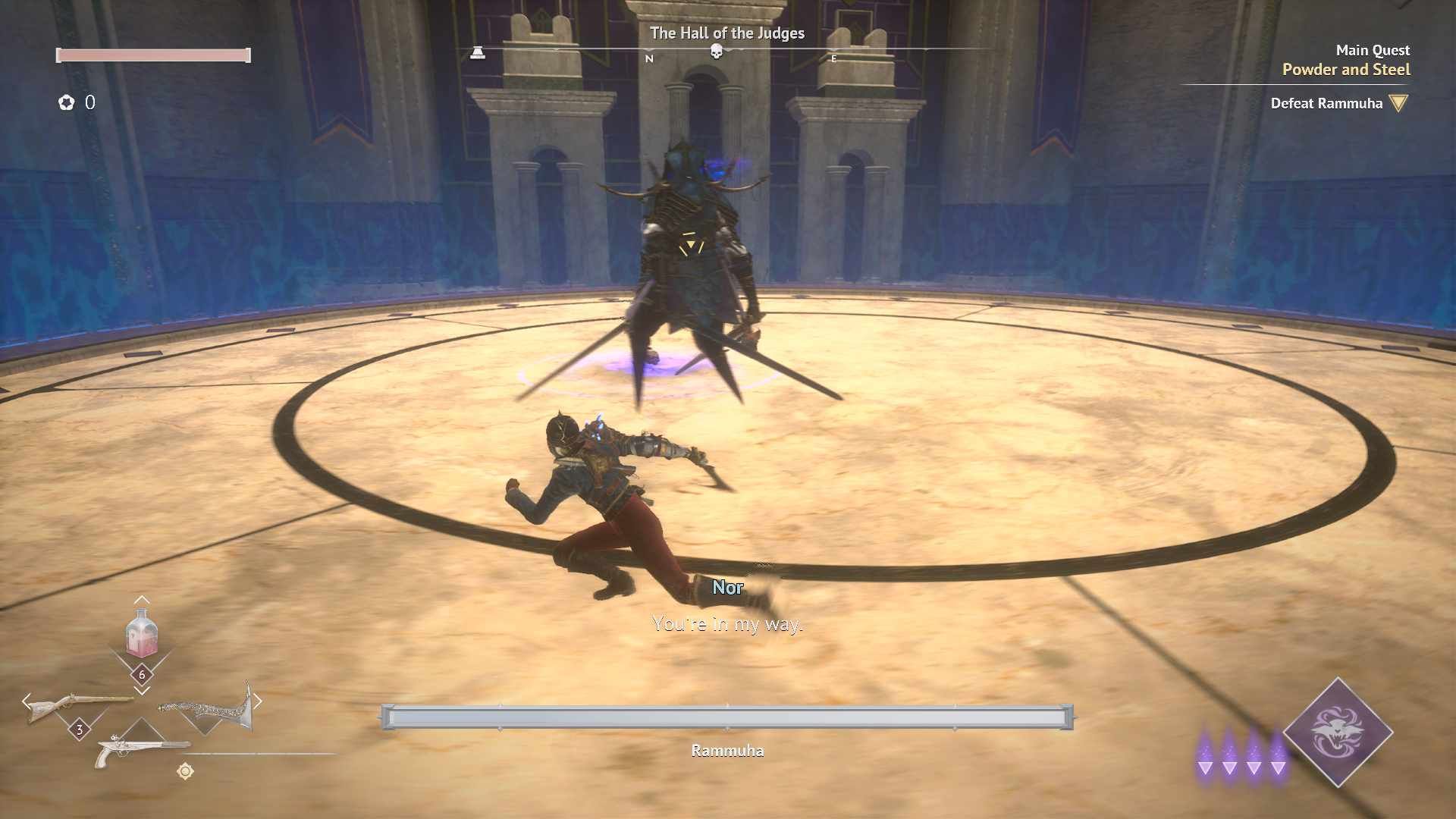Click the up arrow above the potion

pyautogui.click(x=141, y=600)
